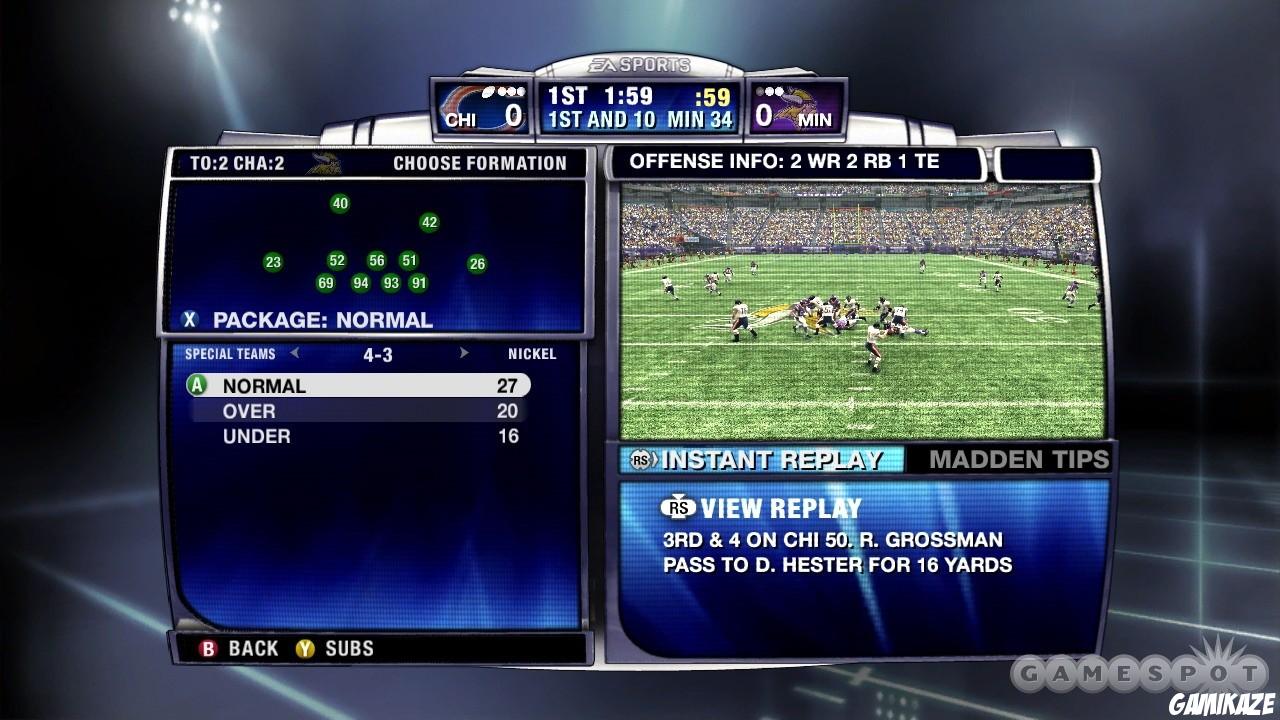Screen dimensions: 1280x720
Task: Click the right arrow toward Nickel
Action: [x=462, y=354]
